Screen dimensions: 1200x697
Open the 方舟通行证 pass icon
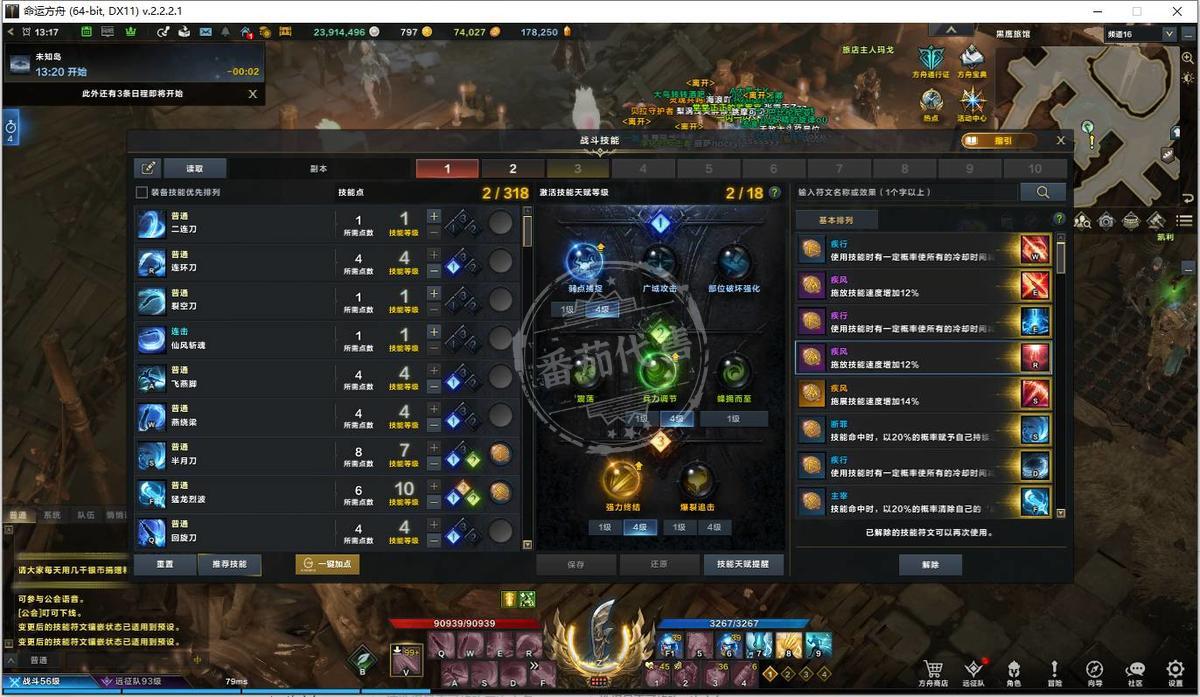[x=931, y=61]
